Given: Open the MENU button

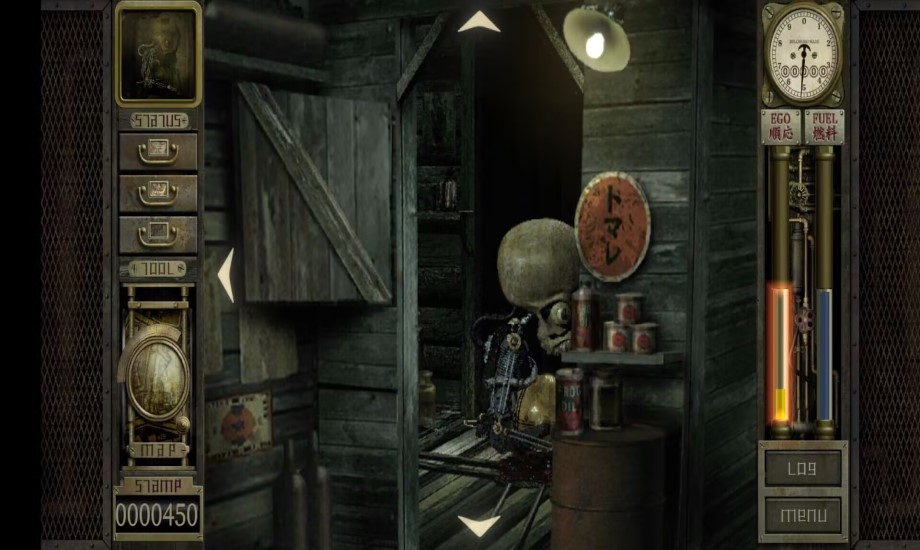Looking at the screenshot, I should coord(802,515).
